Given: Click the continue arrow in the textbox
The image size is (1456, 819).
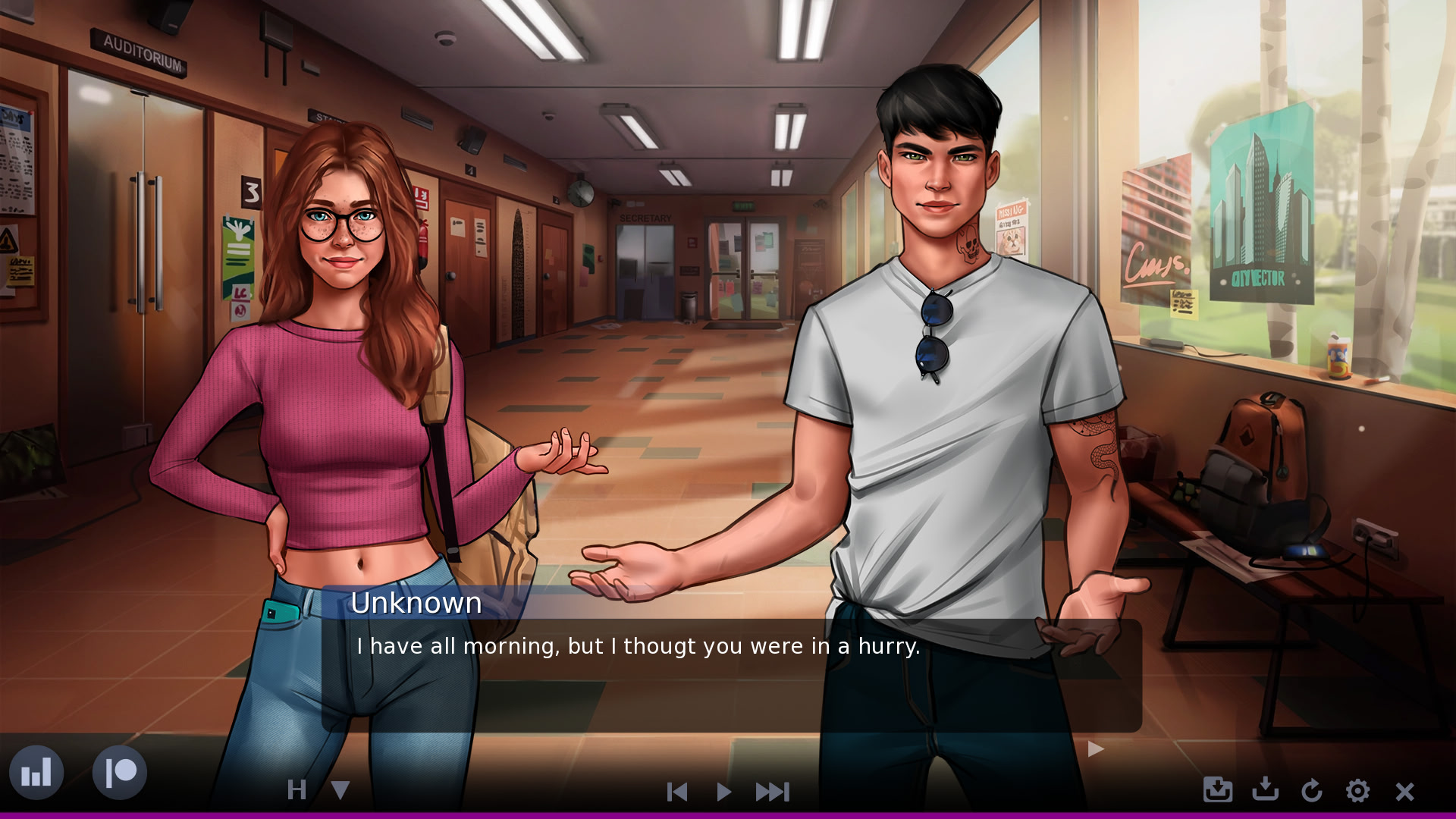Looking at the screenshot, I should tap(1095, 749).
